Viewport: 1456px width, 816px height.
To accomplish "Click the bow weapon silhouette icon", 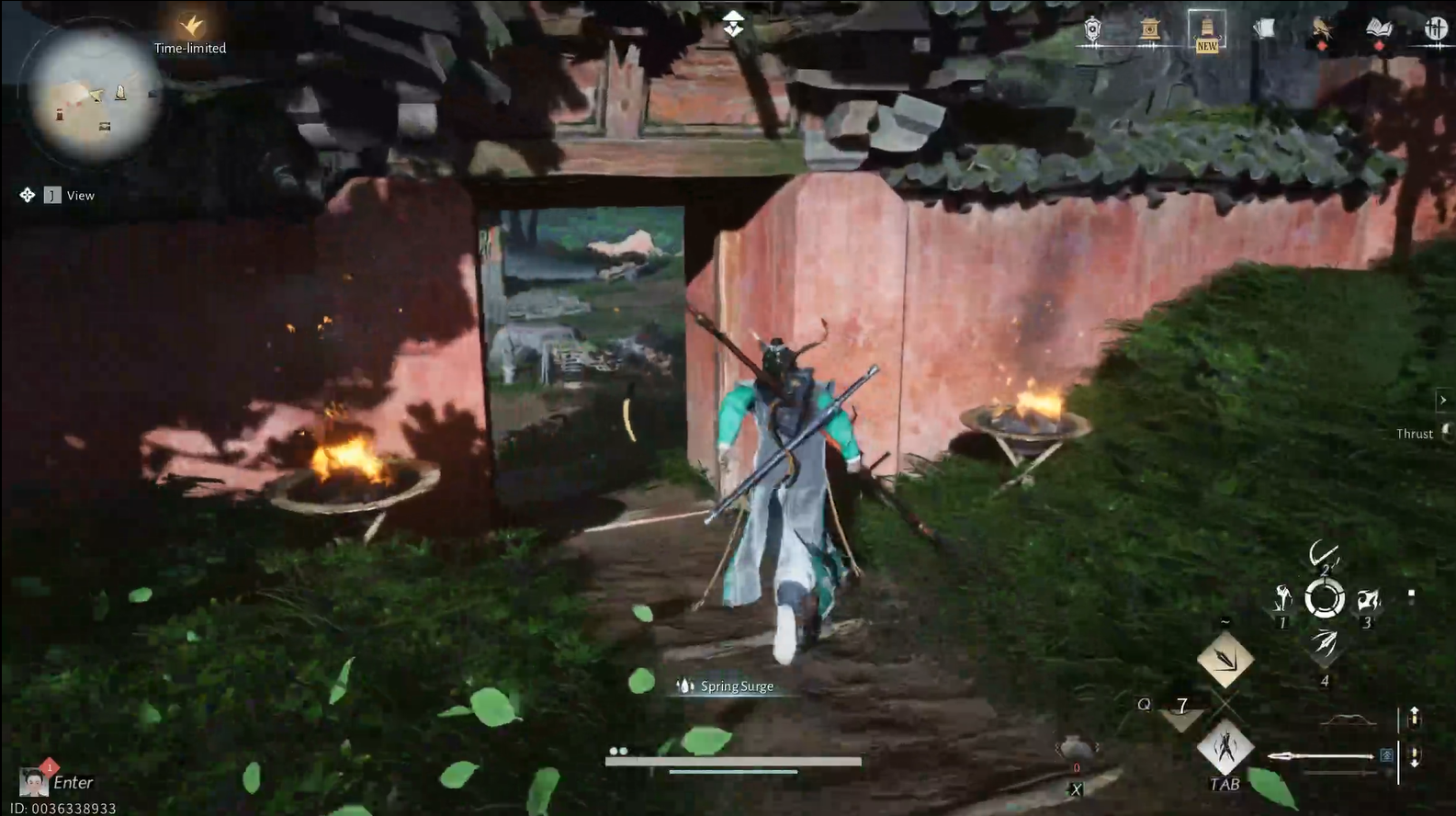I will pos(1347,720).
